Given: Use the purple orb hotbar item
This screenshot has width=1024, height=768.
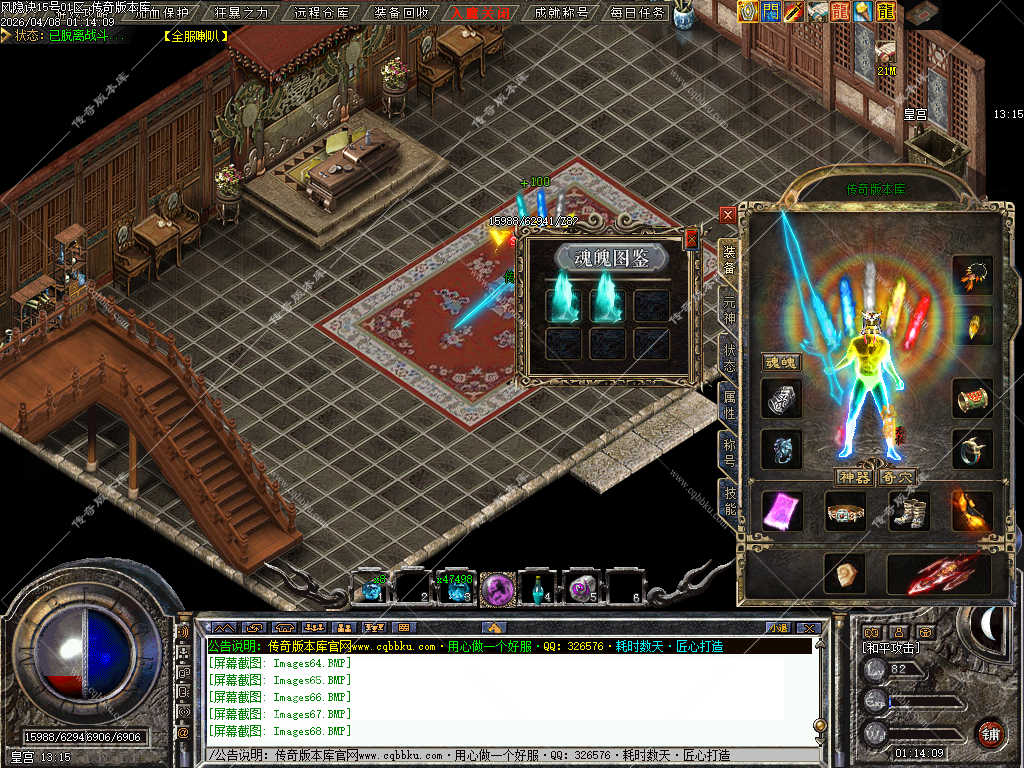Looking at the screenshot, I should (x=497, y=589).
